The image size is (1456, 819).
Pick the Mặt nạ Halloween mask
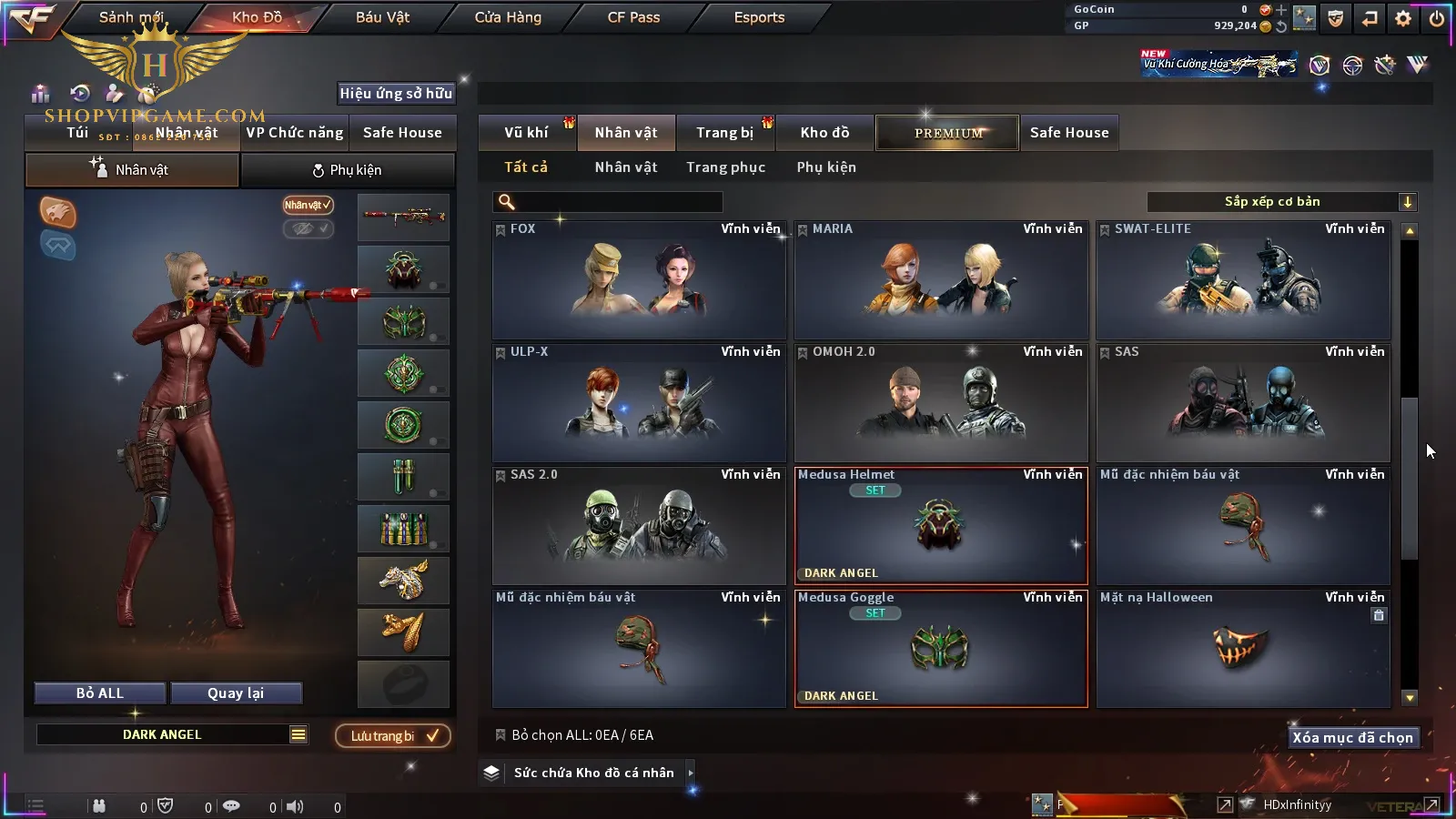pos(1243,649)
